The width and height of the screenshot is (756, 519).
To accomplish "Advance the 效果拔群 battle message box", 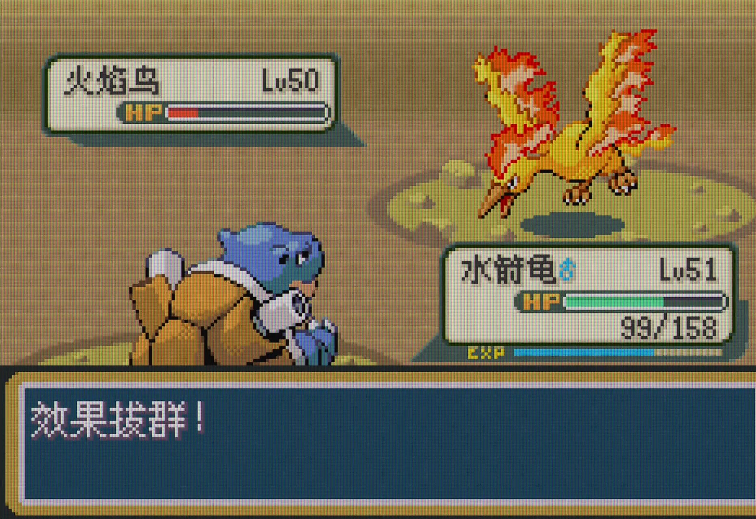I will (x=378, y=440).
